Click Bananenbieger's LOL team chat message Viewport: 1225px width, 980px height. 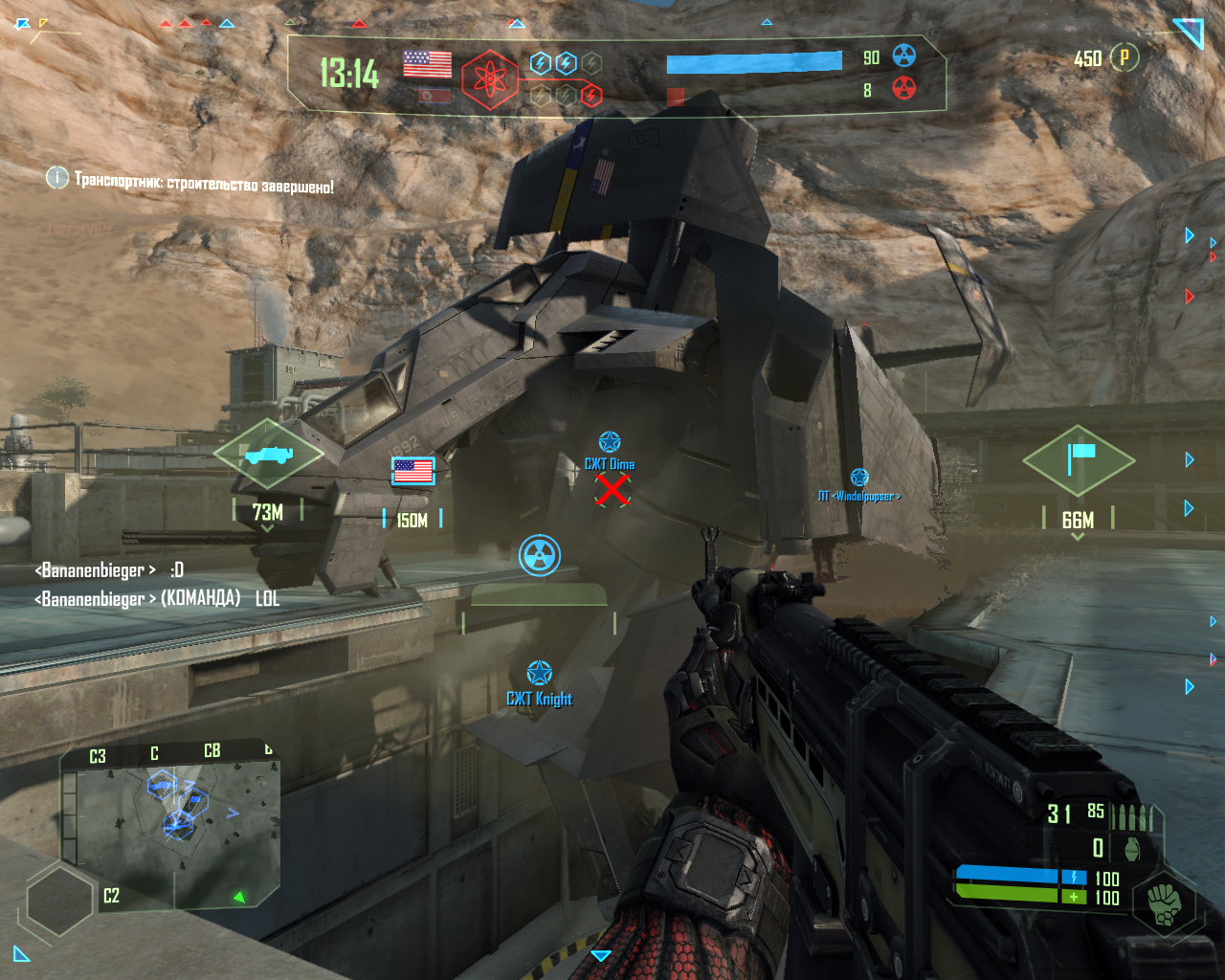[x=158, y=599]
